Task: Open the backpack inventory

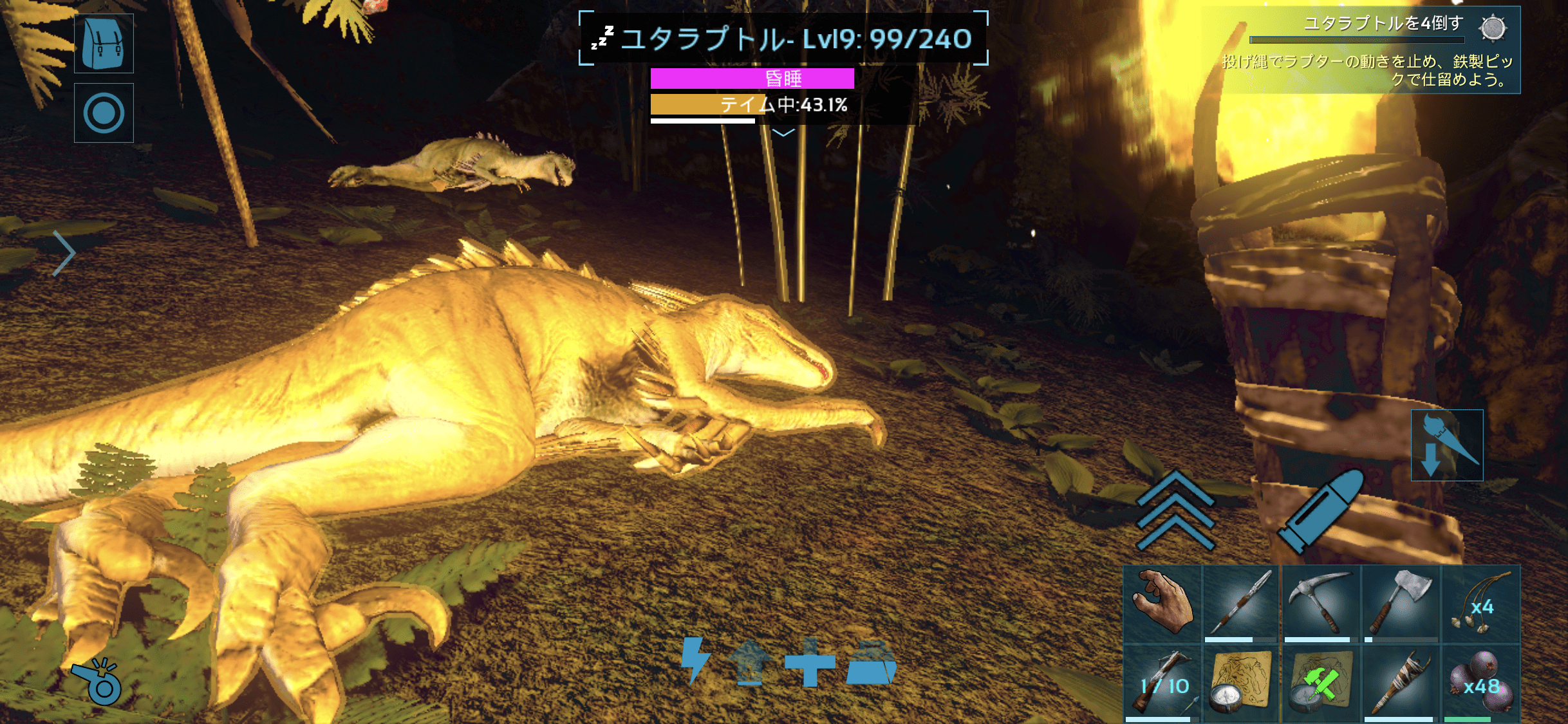Action: pos(104,43)
